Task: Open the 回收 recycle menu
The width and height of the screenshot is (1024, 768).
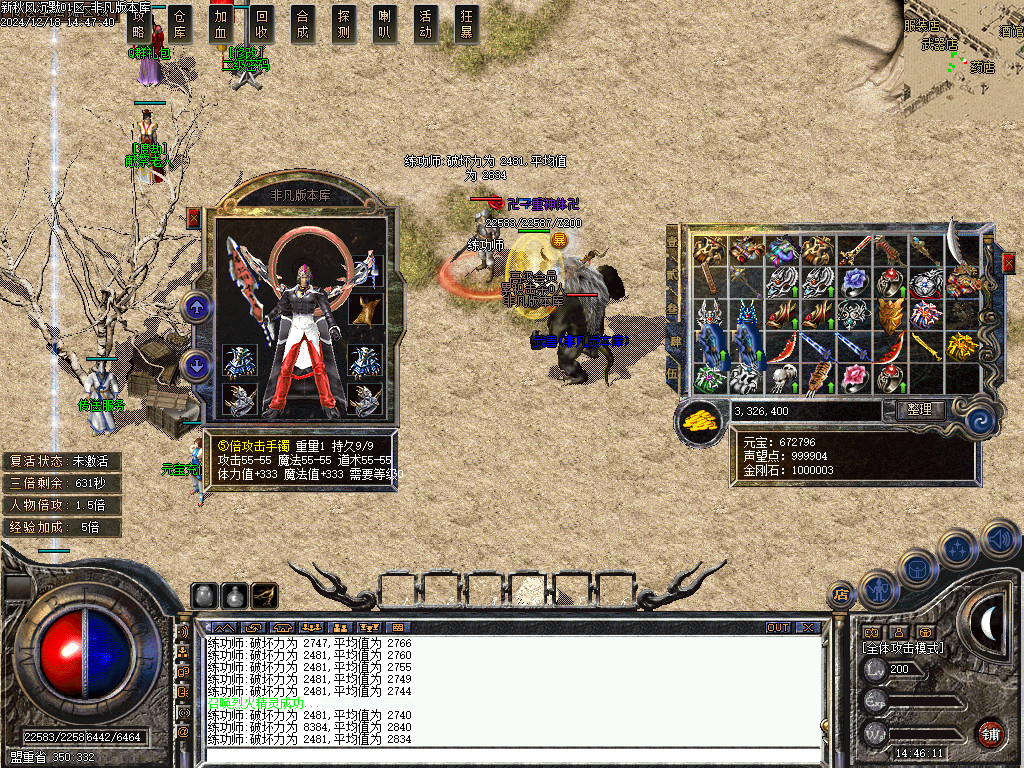Action: click(262, 23)
